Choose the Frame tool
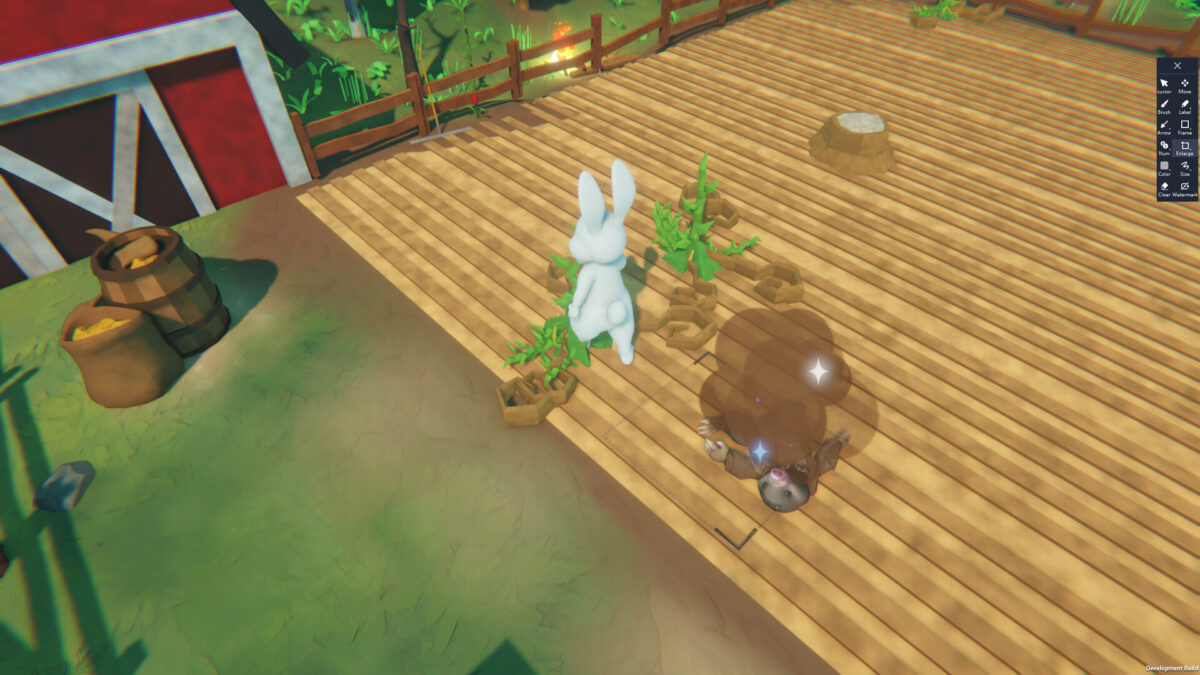This screenshot has height=675, width=1200. click(x=1185, y=125)
